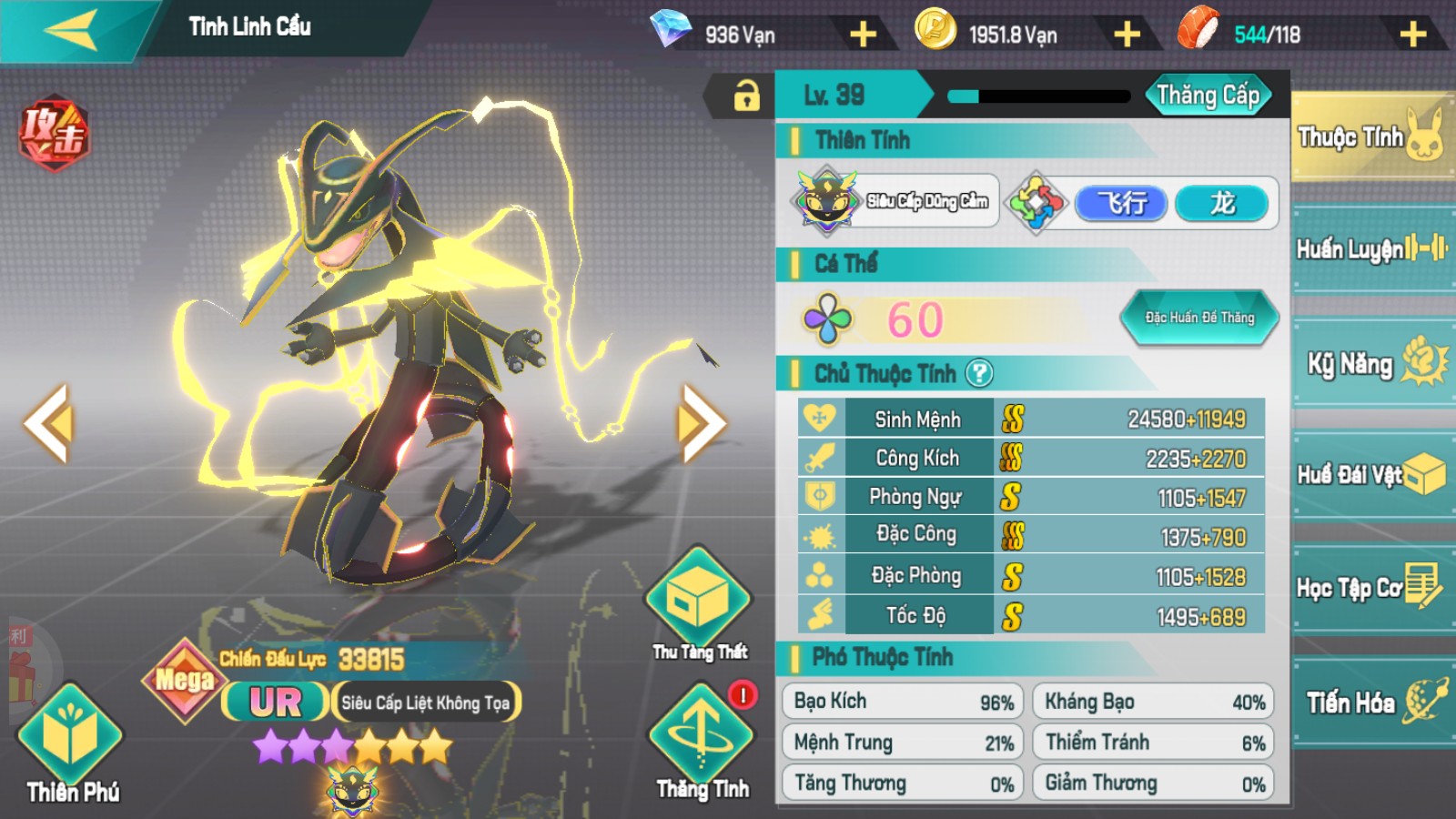
Task: Show the Chủ Thuộc Tính help tooltip
Action: [979, 373]
